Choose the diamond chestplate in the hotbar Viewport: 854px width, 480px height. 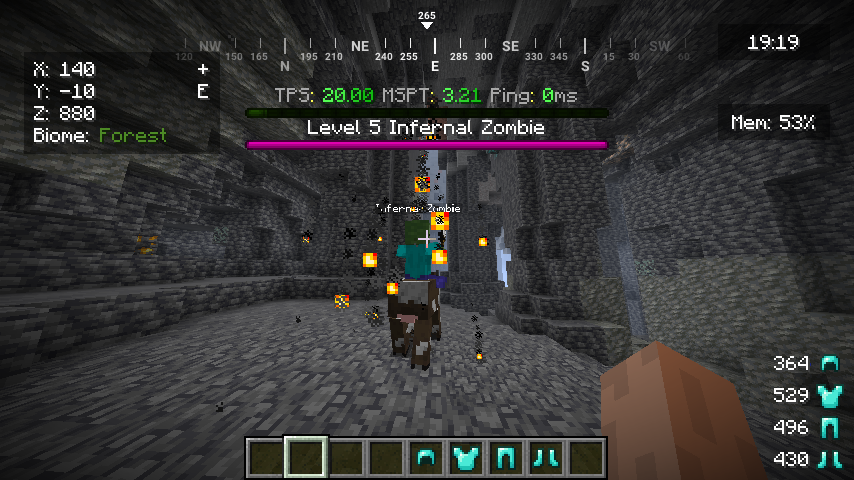(x=466, y=458)
